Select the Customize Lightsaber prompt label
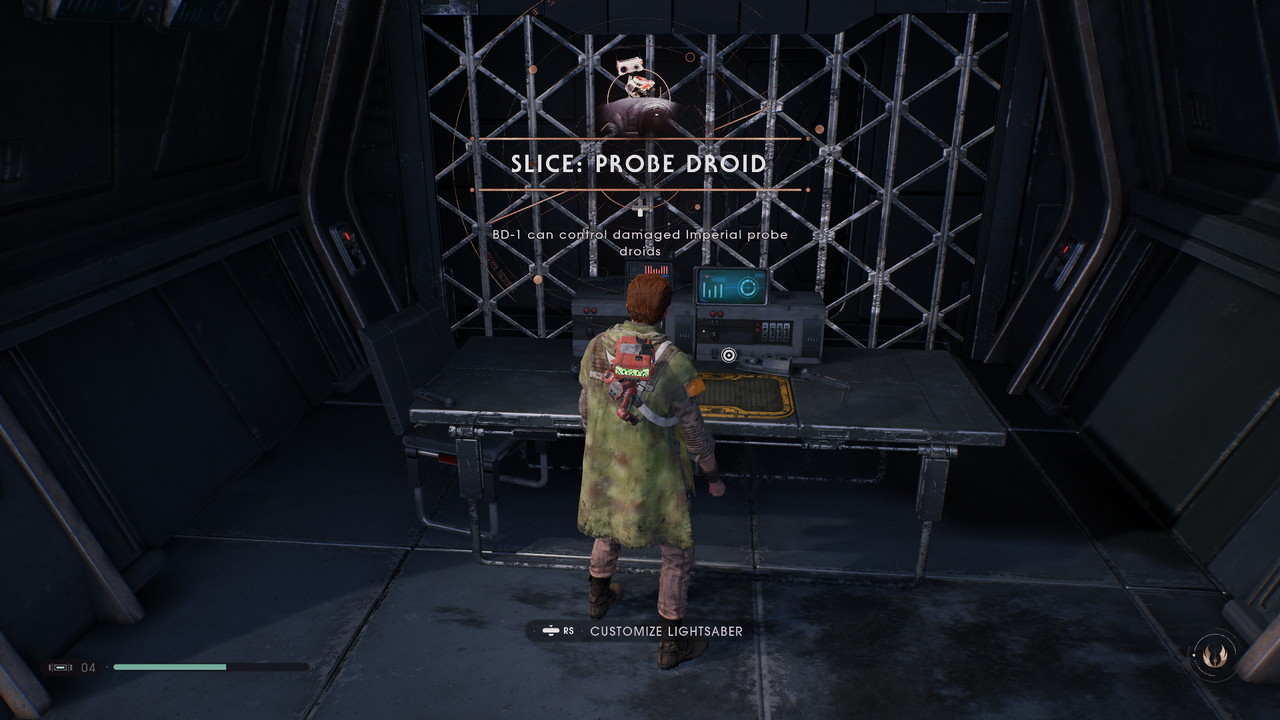This screenshot has height=720, width=1280. pyautogui.click(x=666, y=631)
